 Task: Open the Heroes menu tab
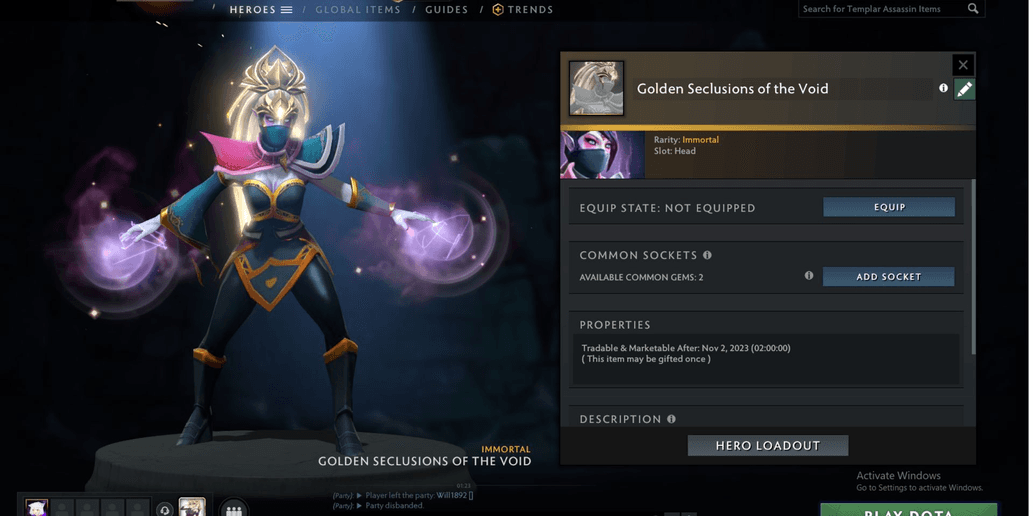pos(261,10)
